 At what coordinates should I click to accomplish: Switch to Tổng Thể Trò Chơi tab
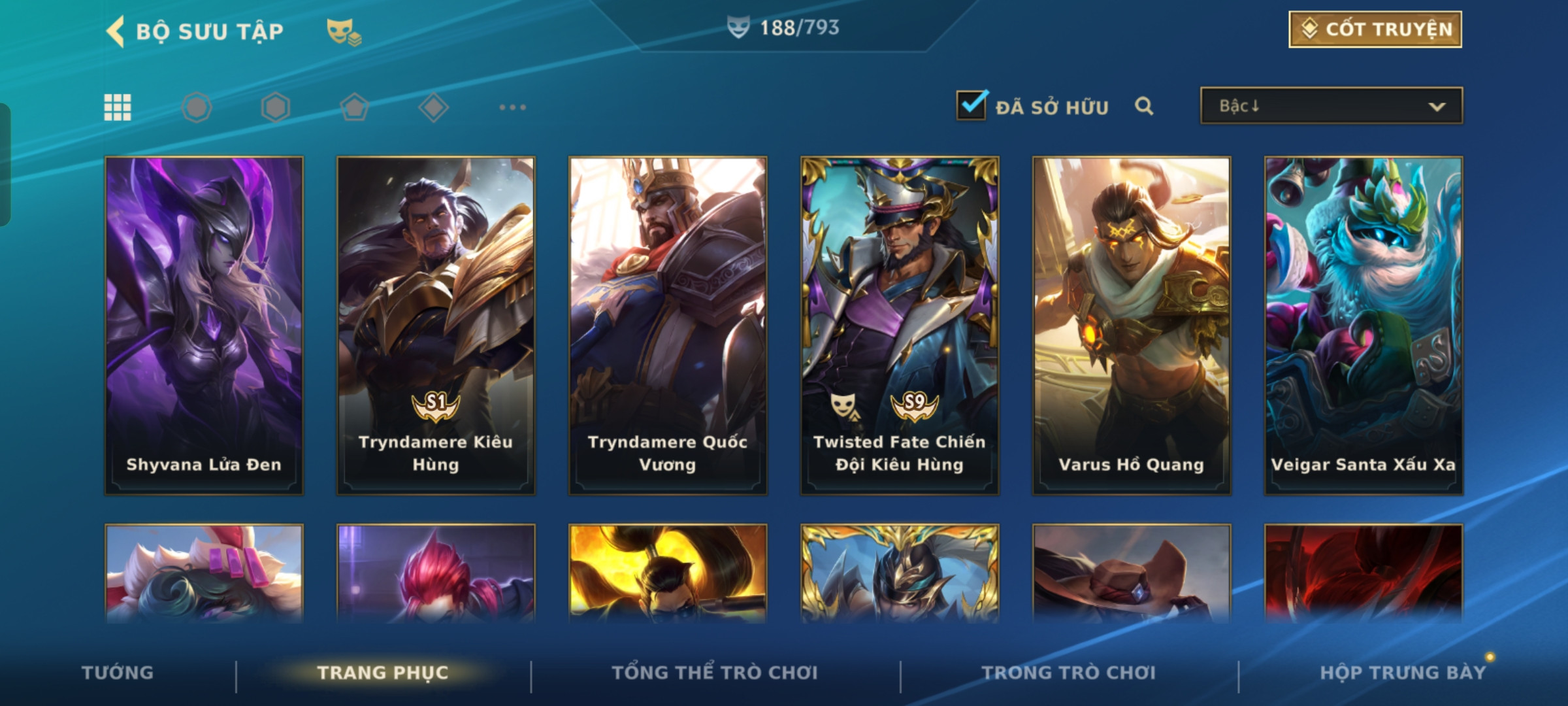pyautogui.click(x=715, y=673)
